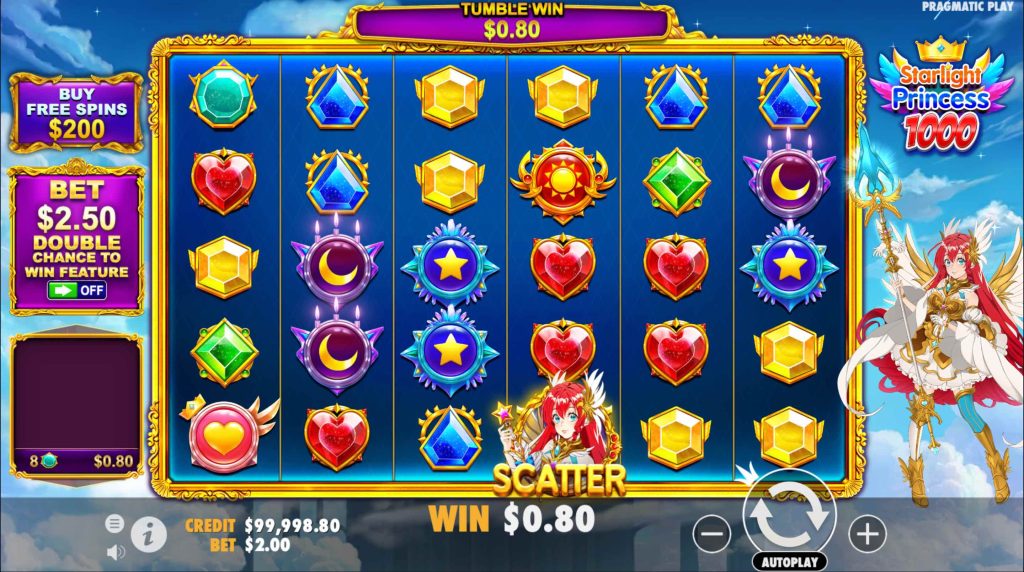
Task: Open the Autoplay options
Action: click(x=788, y=562)
